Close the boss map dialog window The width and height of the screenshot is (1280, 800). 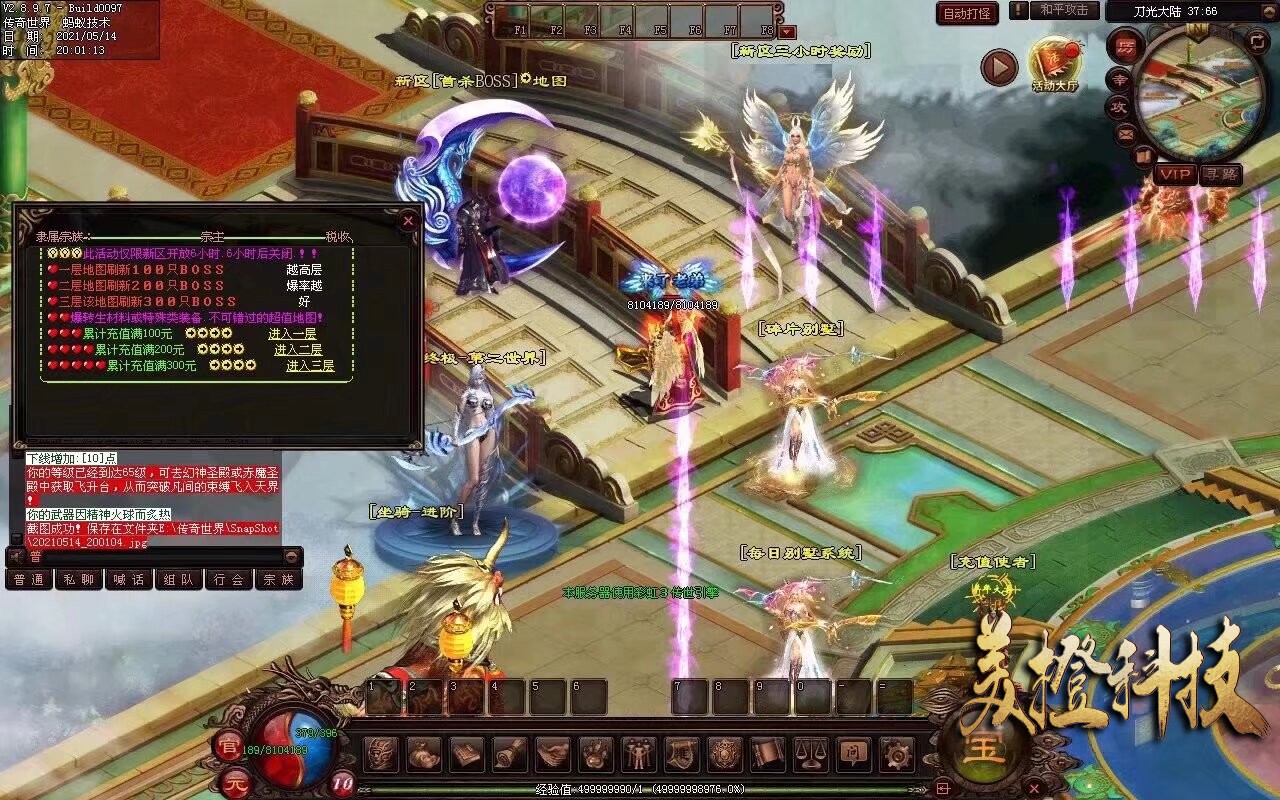click(407, 220)
